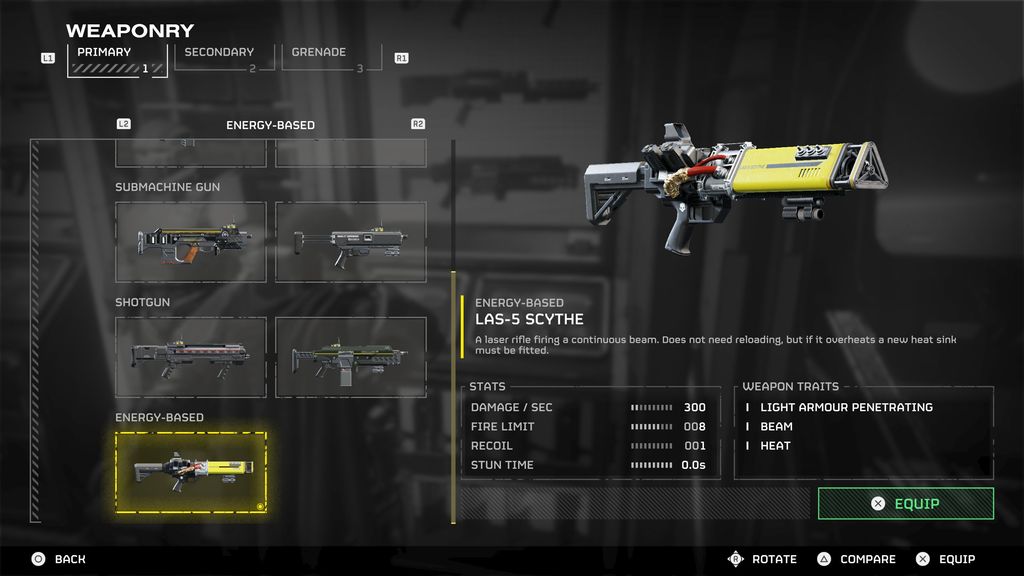Switch to the Primary weapons tab
This screenshot has width=1024, height=576.
(117, 59)
